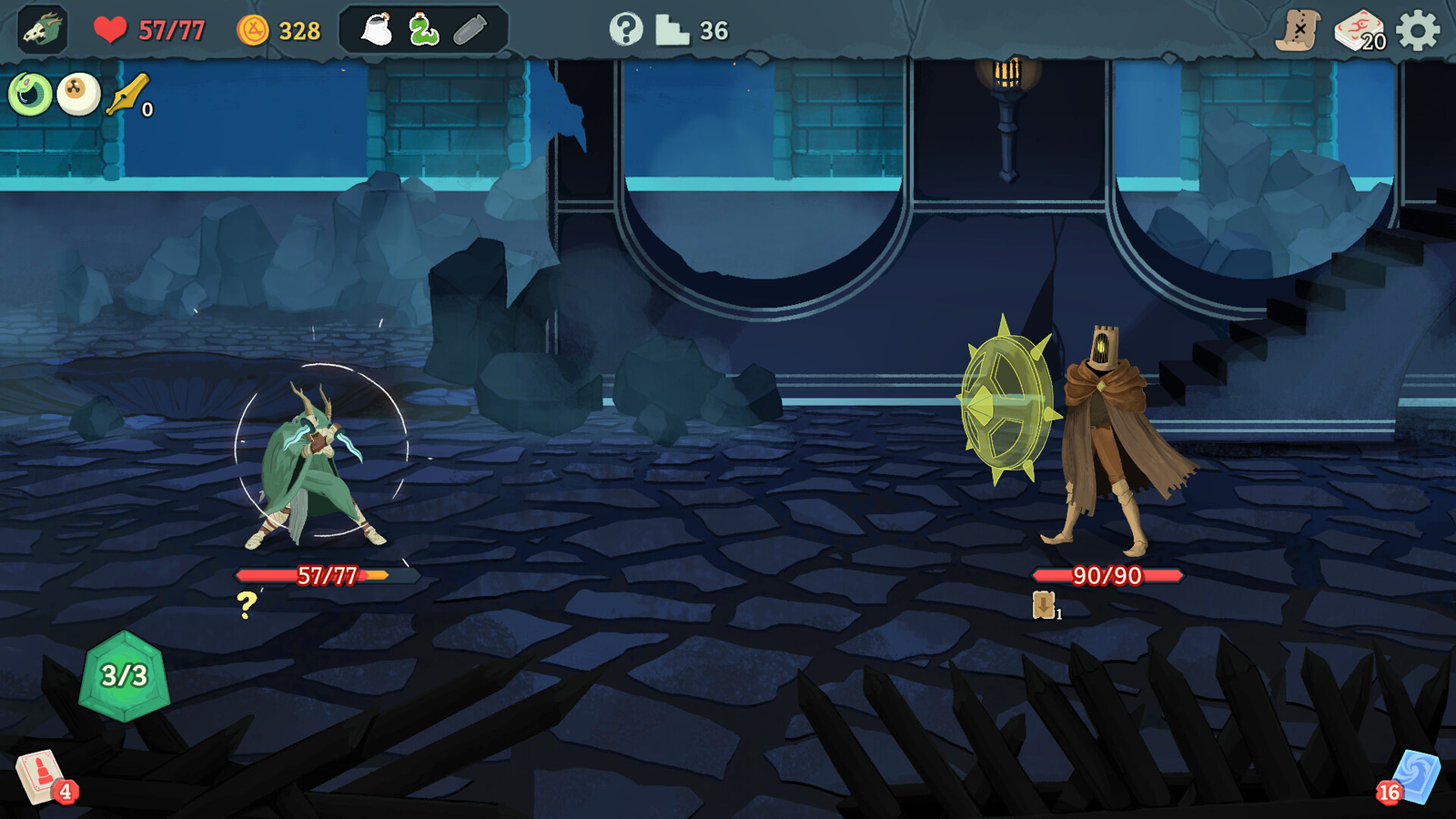Inspect the green ring relic

[x=30, y=94]
